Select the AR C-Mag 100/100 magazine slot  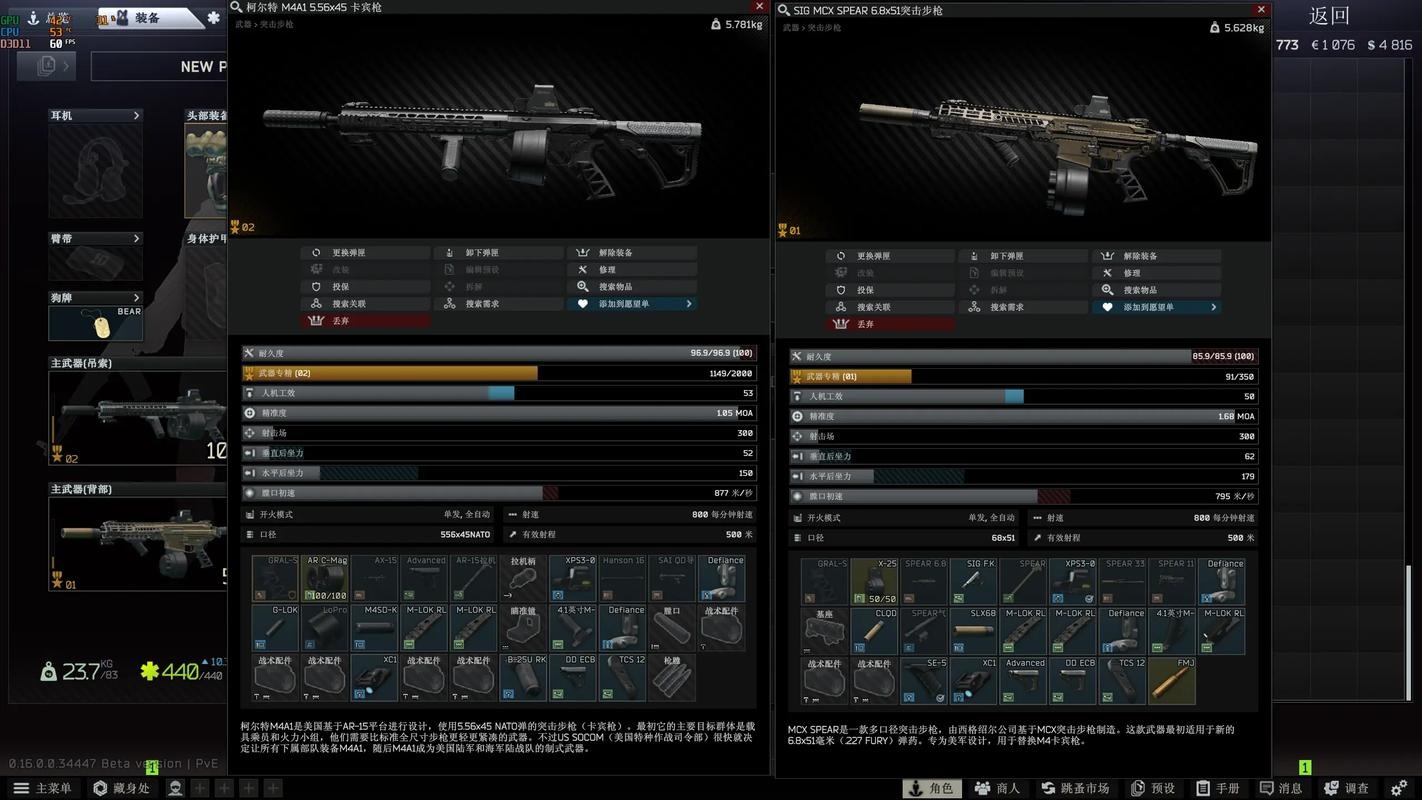[325, 579]
